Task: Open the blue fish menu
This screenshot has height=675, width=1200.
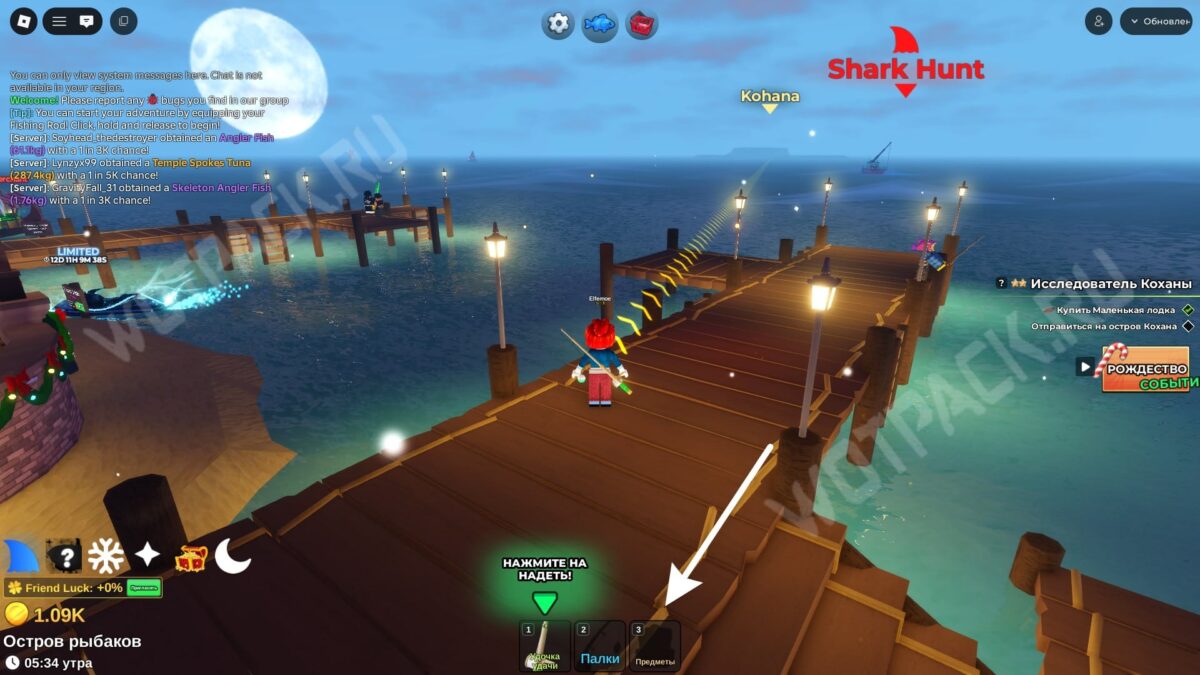Action: [600, 23]
